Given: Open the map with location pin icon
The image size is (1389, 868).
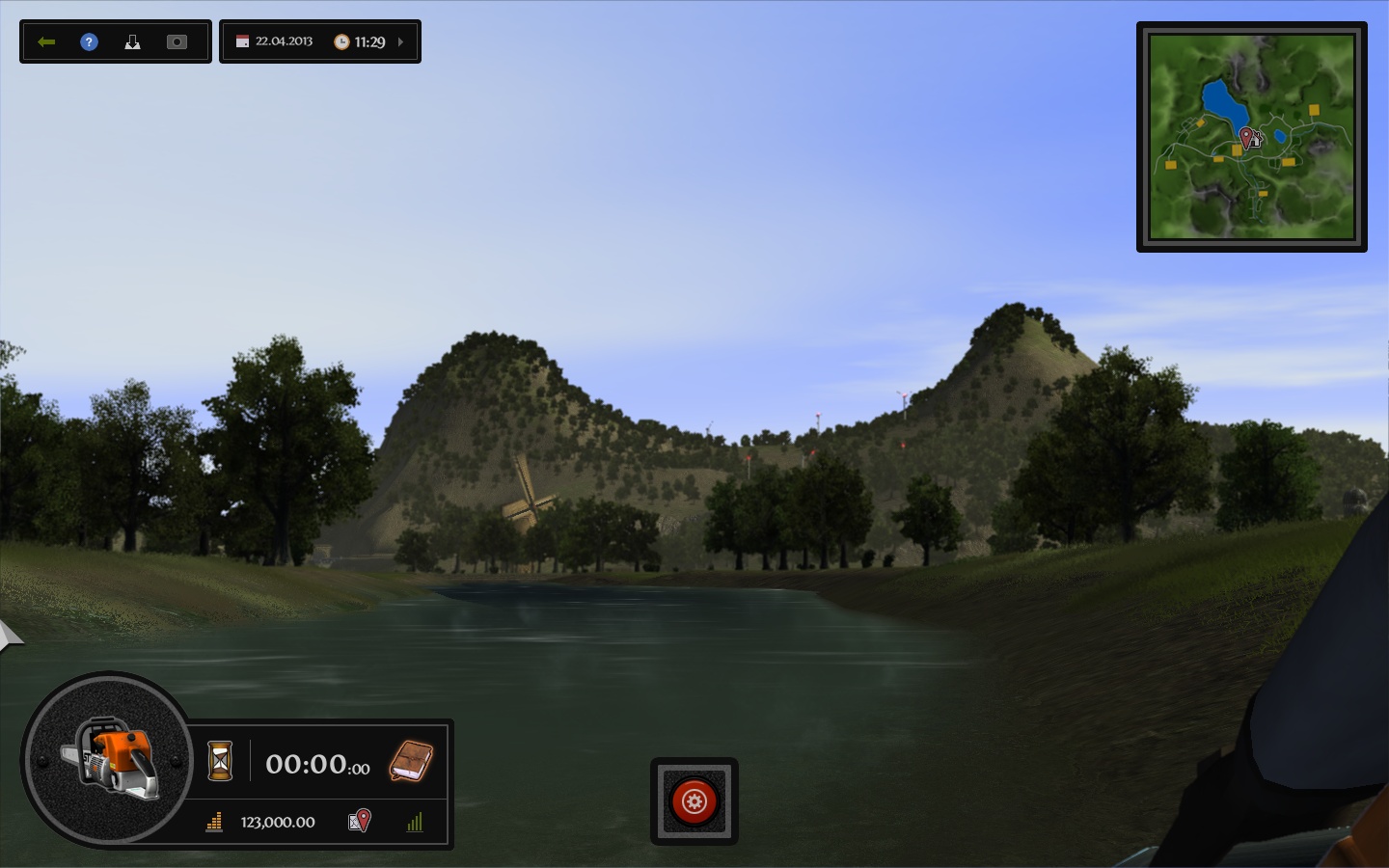Looking at the screenshot, I should coord(358,822).
